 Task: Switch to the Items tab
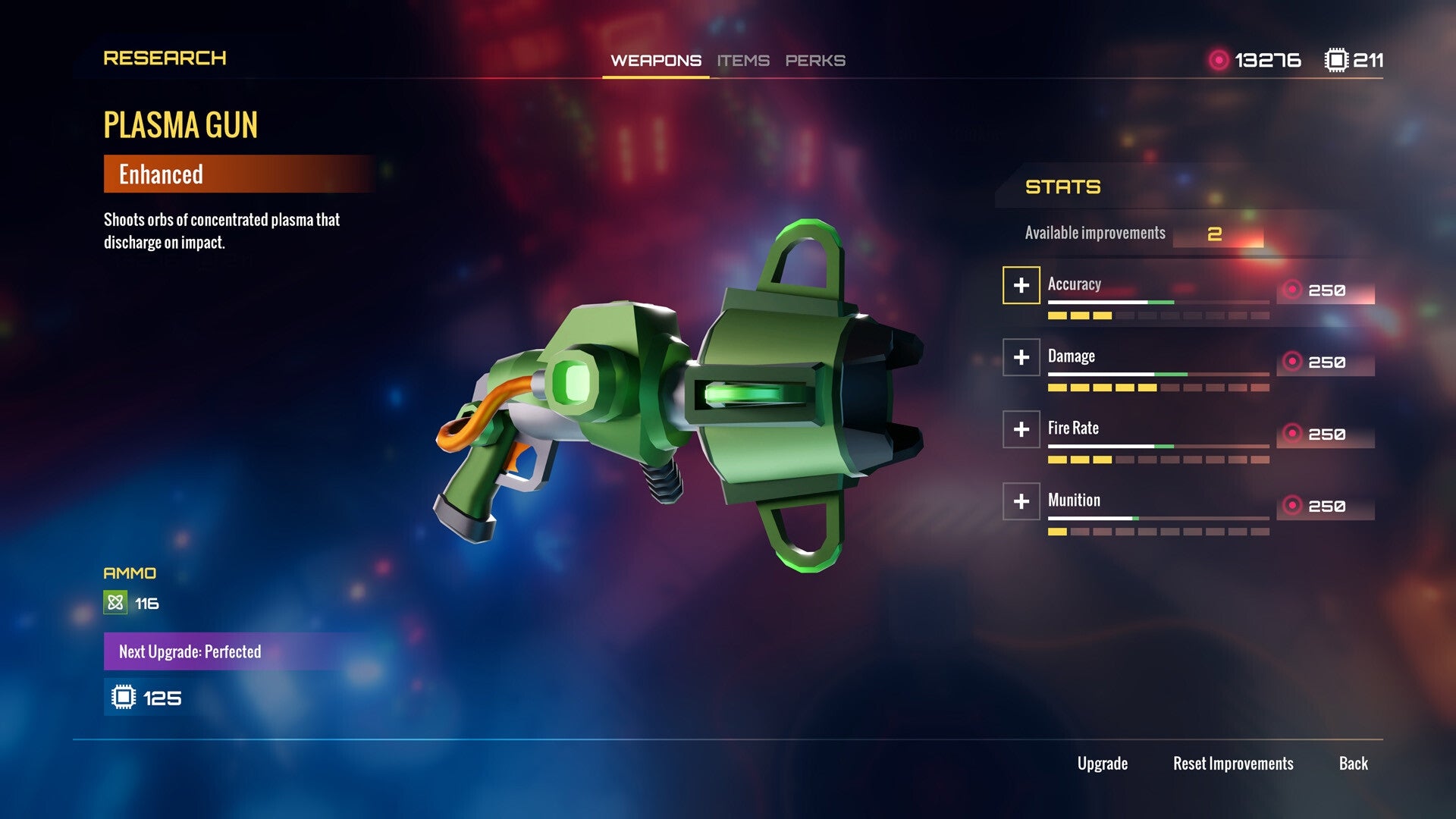[x=744, y=61]
